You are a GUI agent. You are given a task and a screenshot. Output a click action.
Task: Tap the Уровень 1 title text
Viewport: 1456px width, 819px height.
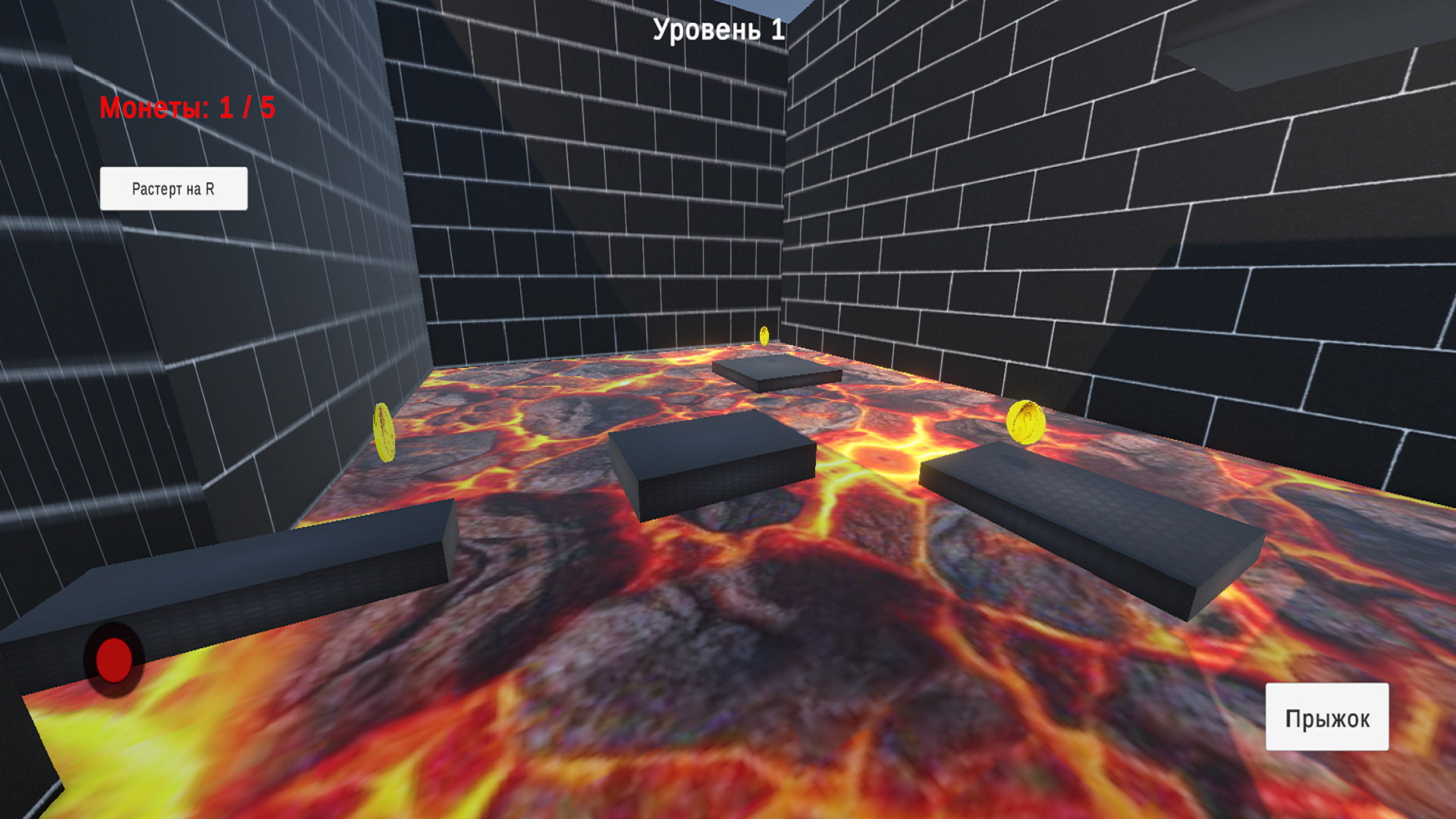tap(717, 30)
